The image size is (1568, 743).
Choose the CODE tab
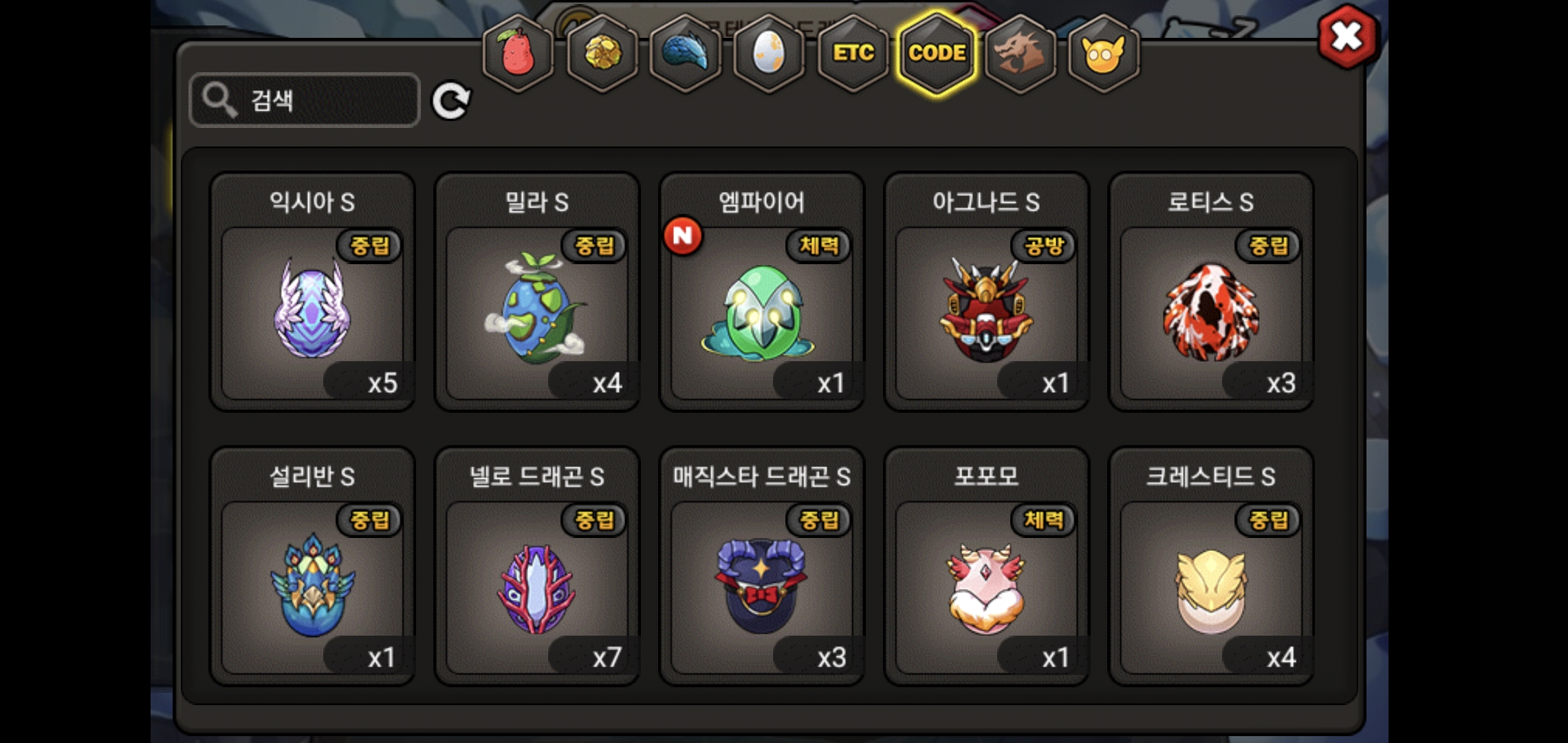coord(937,53)
